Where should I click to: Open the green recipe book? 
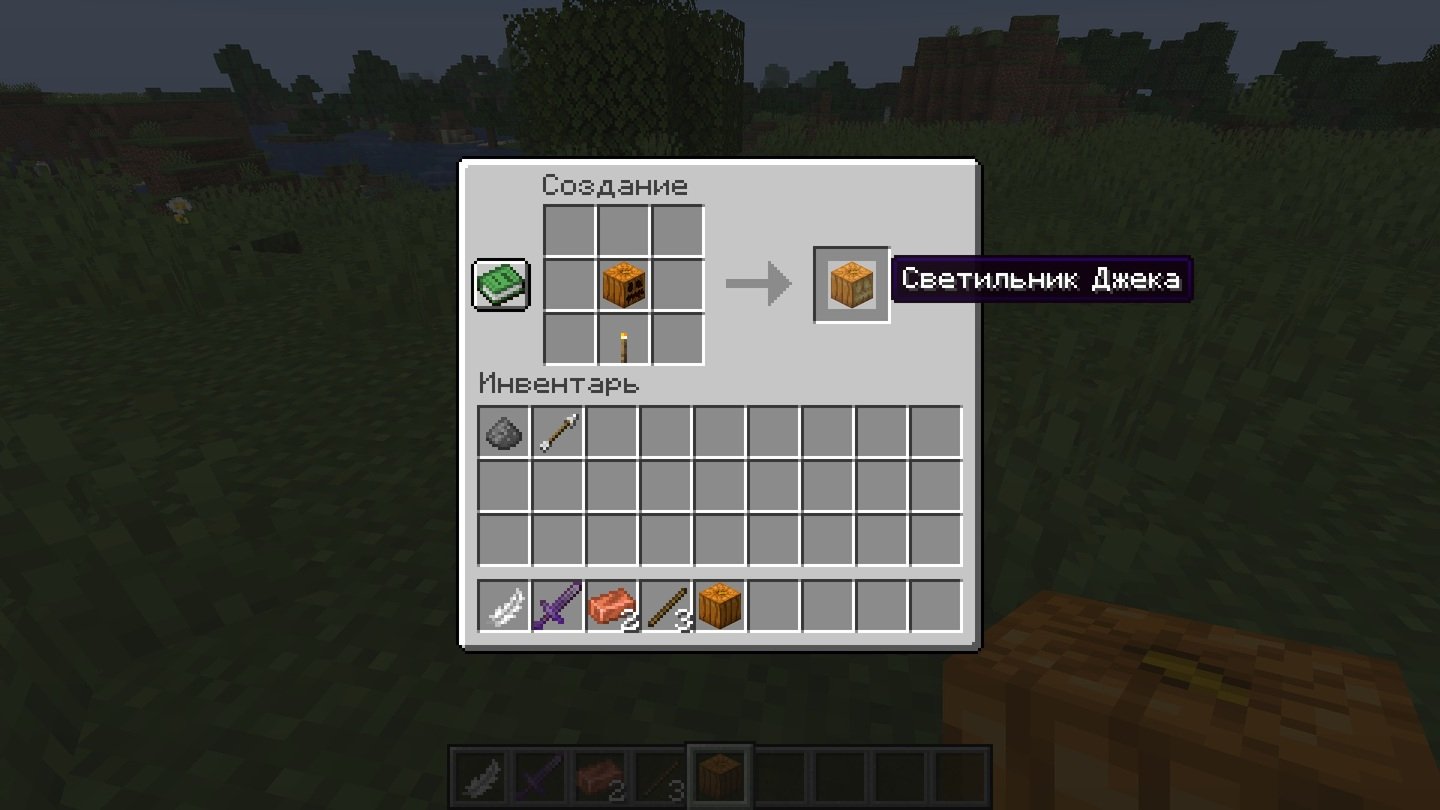tap(501, 285)
